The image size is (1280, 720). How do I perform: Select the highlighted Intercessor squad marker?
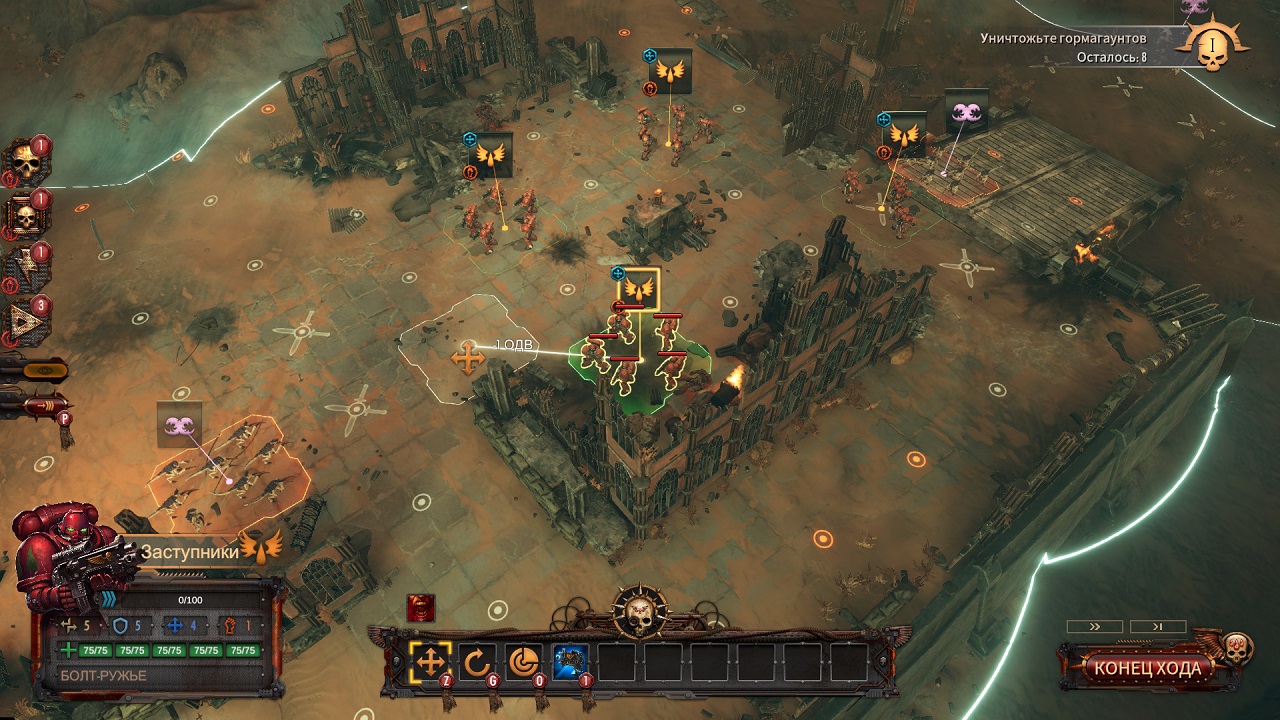click(639, 289)
